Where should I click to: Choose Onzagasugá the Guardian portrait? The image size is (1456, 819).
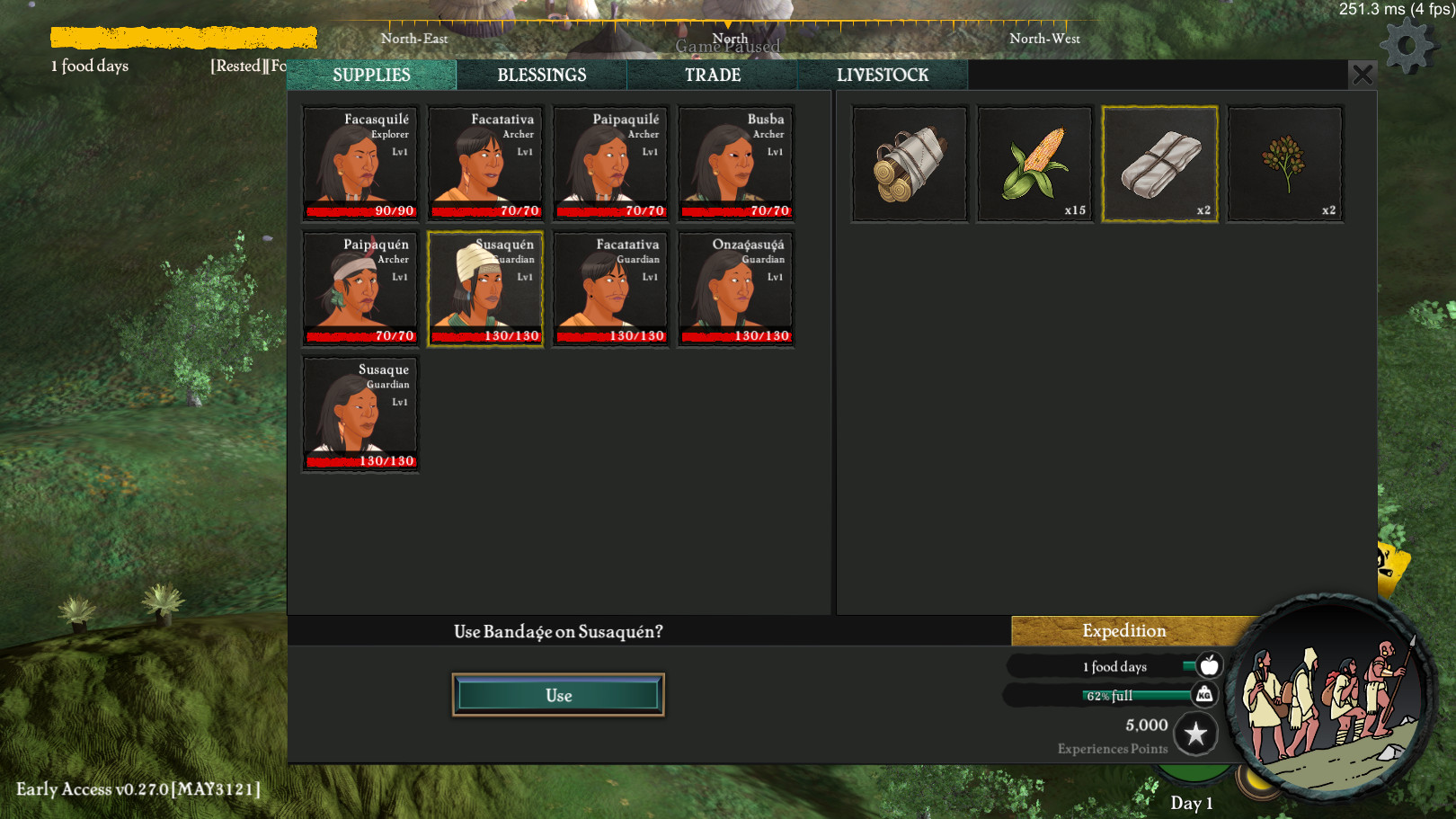(x=735, y=288)
